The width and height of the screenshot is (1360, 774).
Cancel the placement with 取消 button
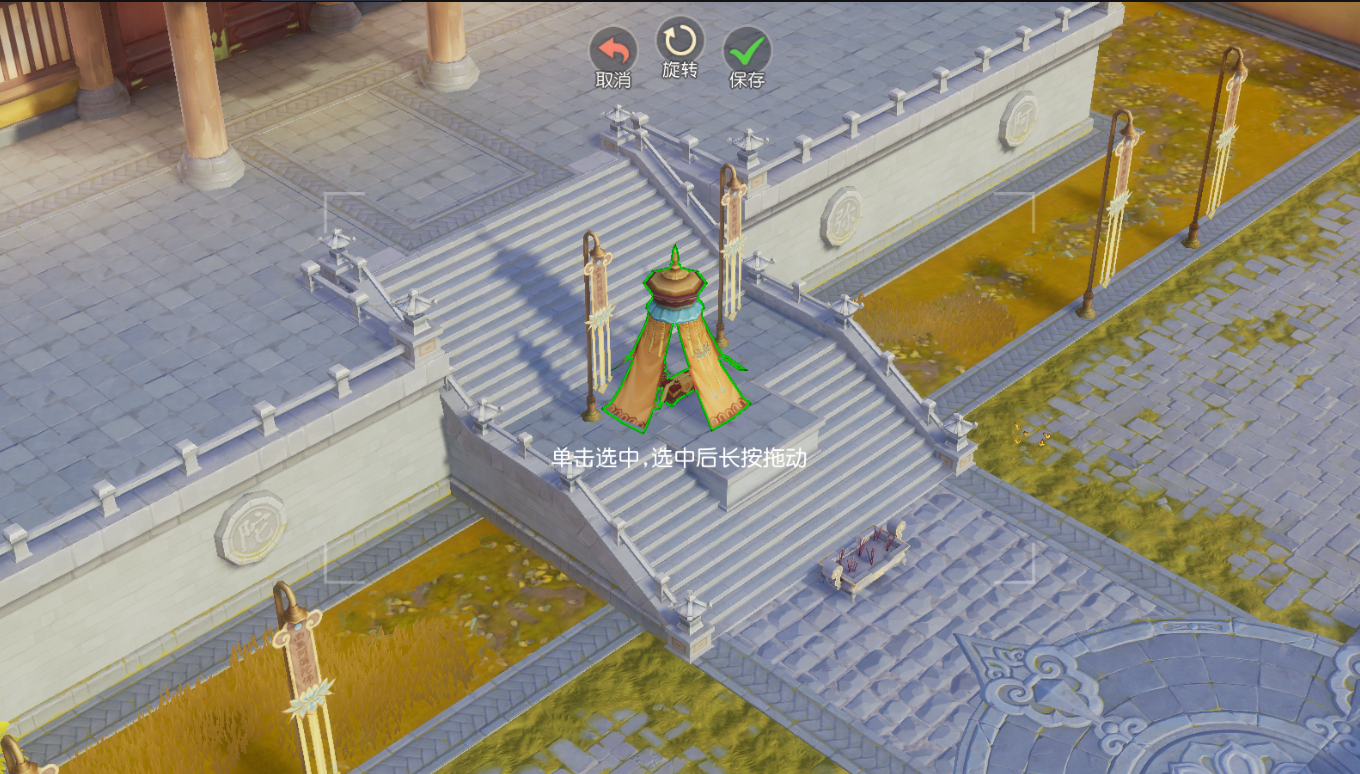click(x=613, y=50)
